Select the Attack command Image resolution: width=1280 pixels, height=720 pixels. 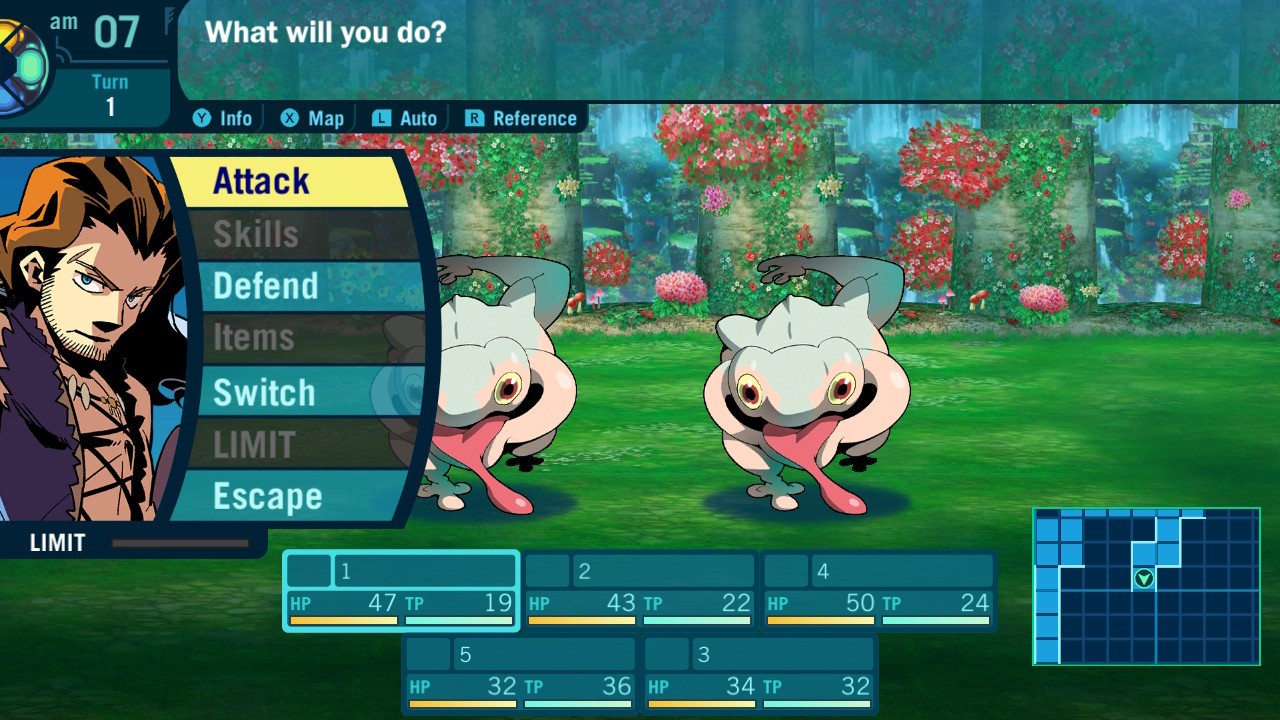coord(290,182)
